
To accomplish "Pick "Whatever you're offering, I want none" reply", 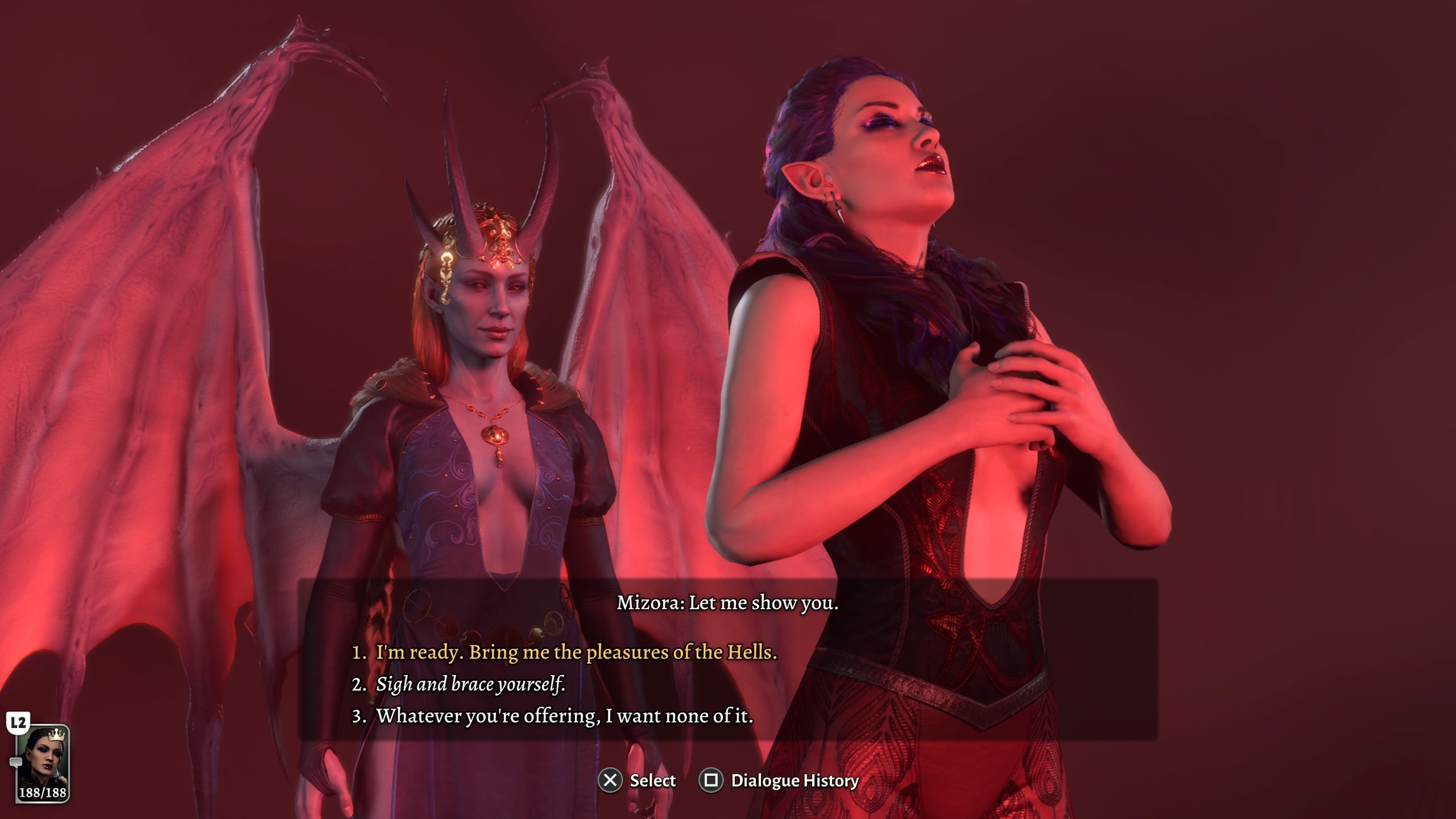I will click(564, 716).
